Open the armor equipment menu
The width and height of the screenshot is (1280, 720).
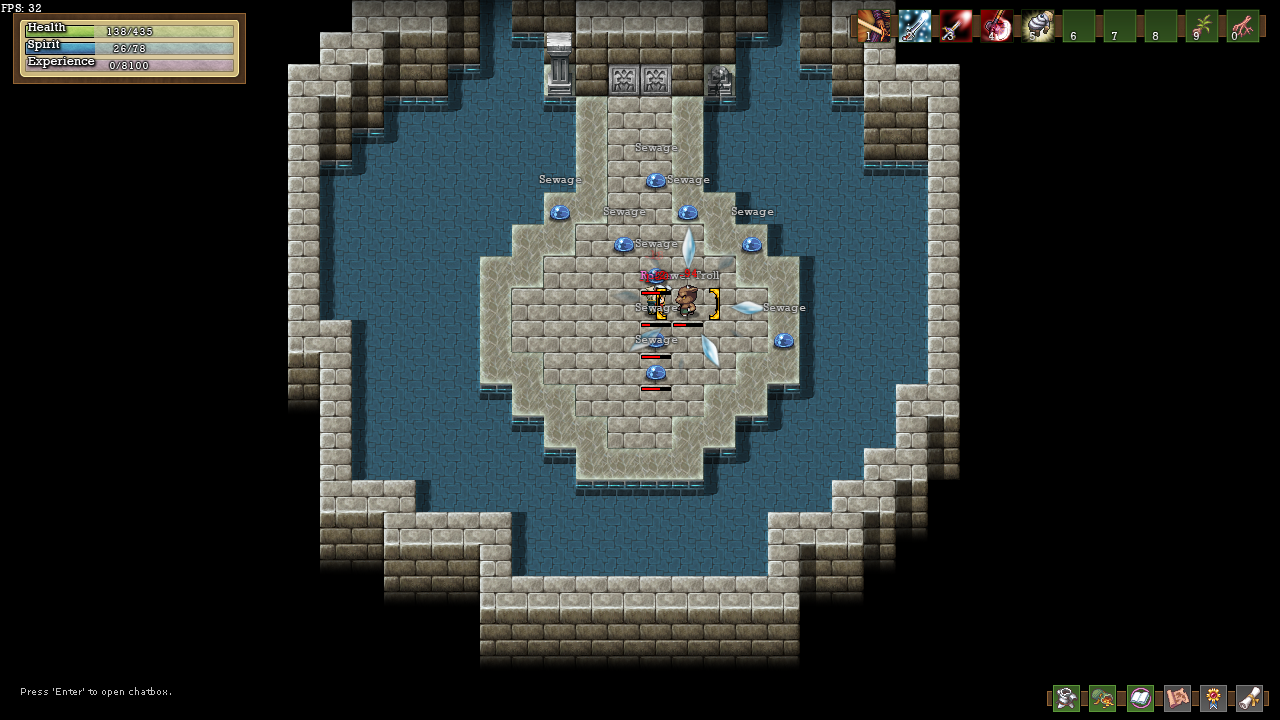[1066, 698]
